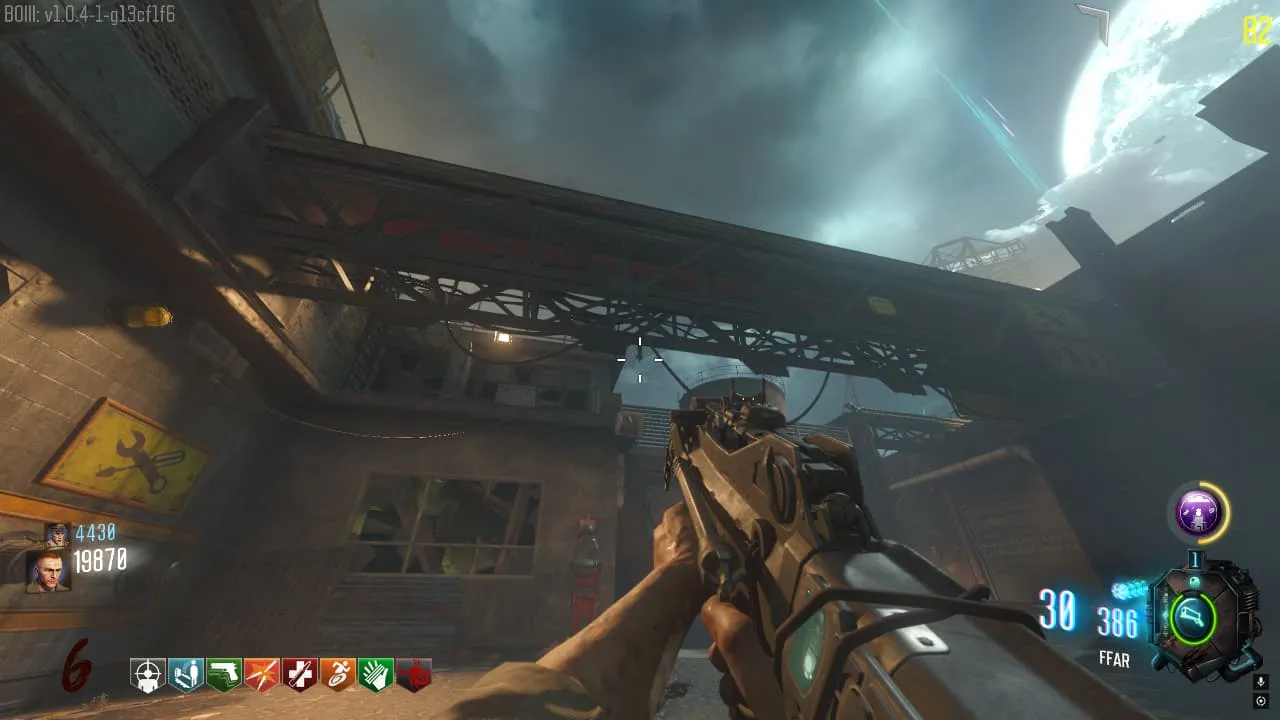
Task: Click the dark red cross perk icon
Action: [x=300, y=674]
